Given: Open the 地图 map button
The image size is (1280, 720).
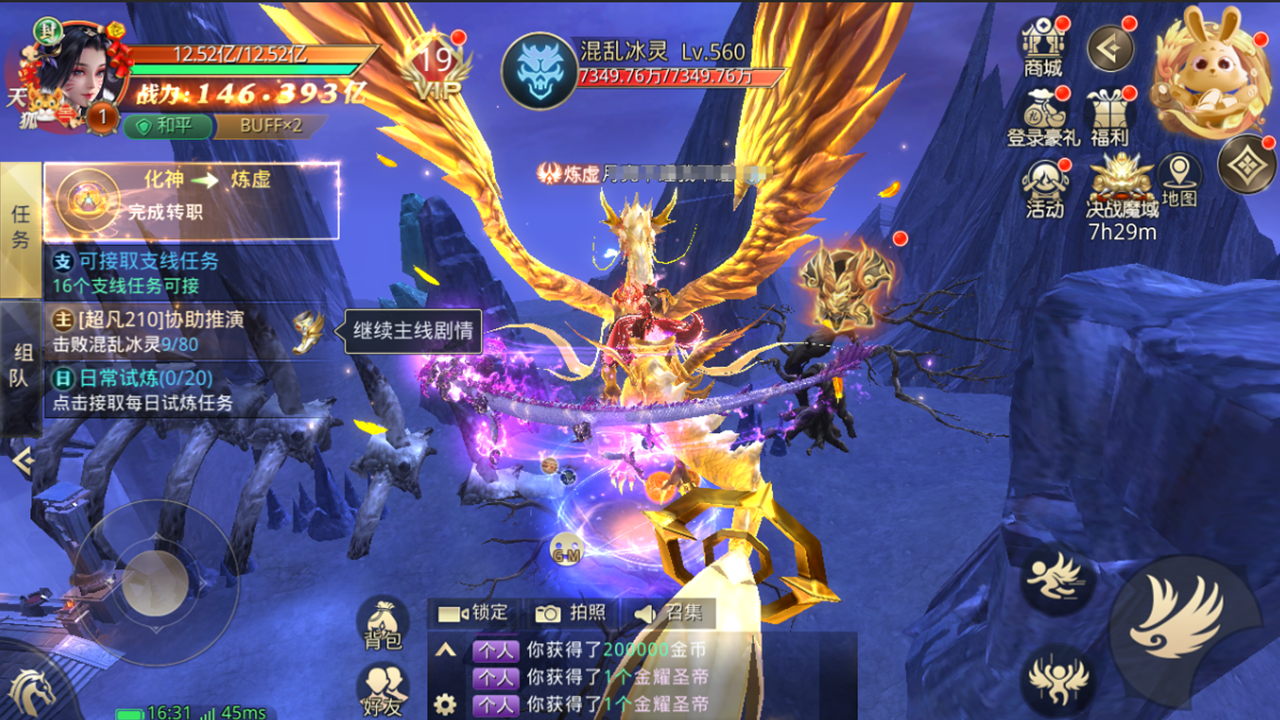Looking at the screenshot, I should [1180, 181].
